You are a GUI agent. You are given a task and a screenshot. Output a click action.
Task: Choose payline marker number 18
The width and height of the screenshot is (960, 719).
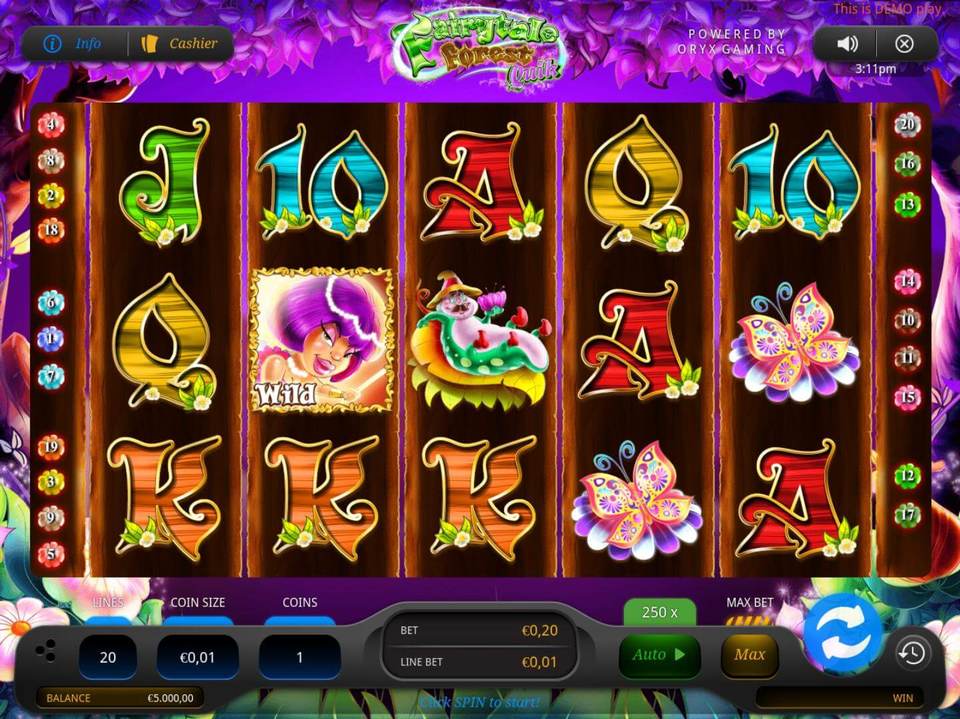[50, 231]
